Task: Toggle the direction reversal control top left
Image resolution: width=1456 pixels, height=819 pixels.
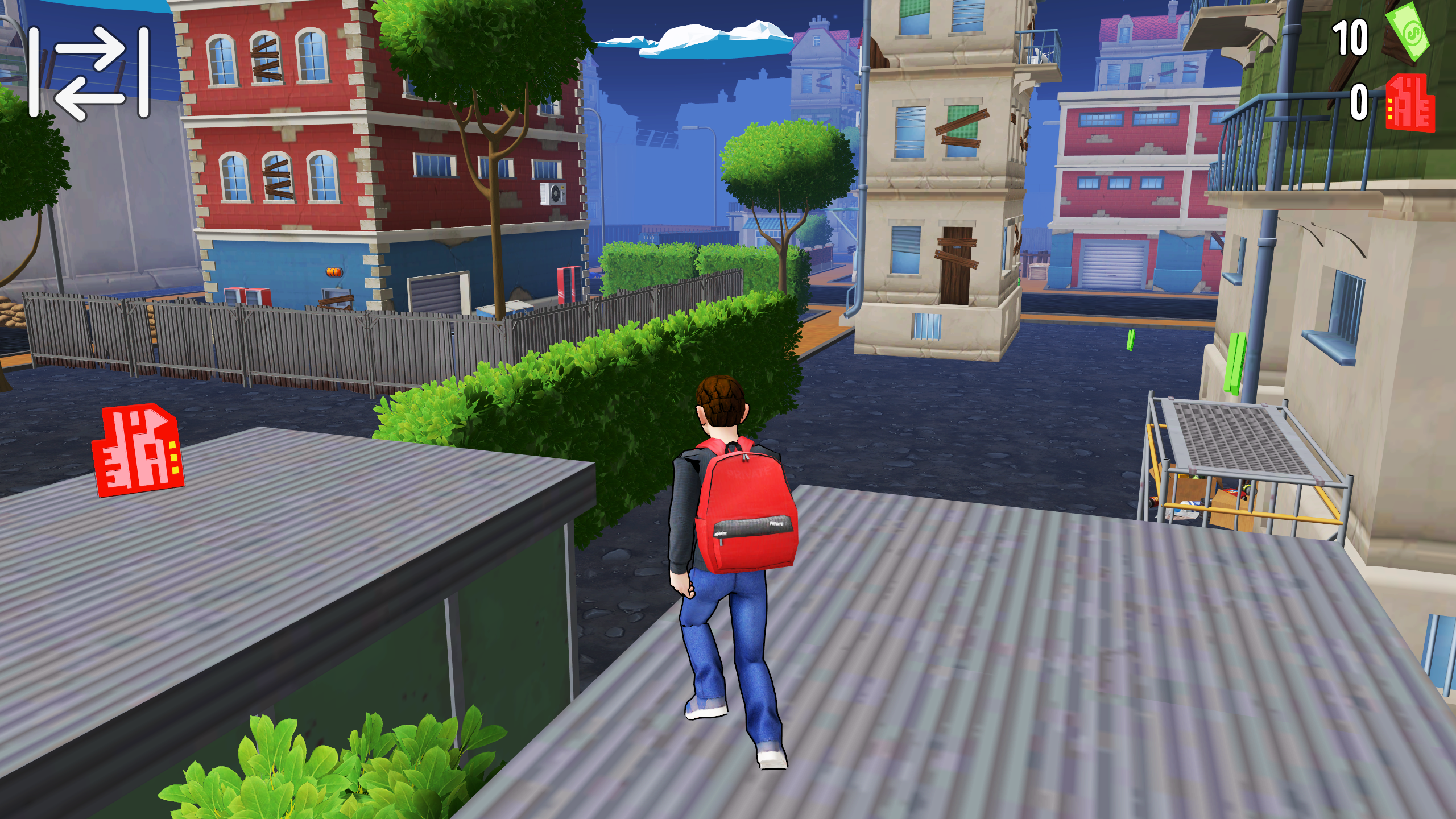Action: (x=91, y=71)
